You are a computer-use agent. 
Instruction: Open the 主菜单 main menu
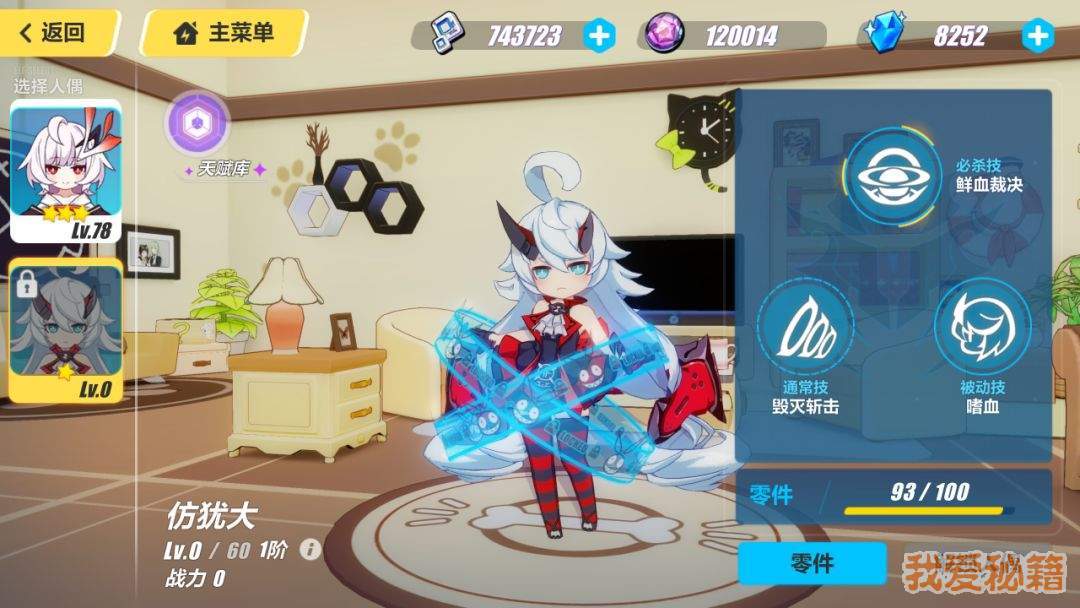(224, 33)
